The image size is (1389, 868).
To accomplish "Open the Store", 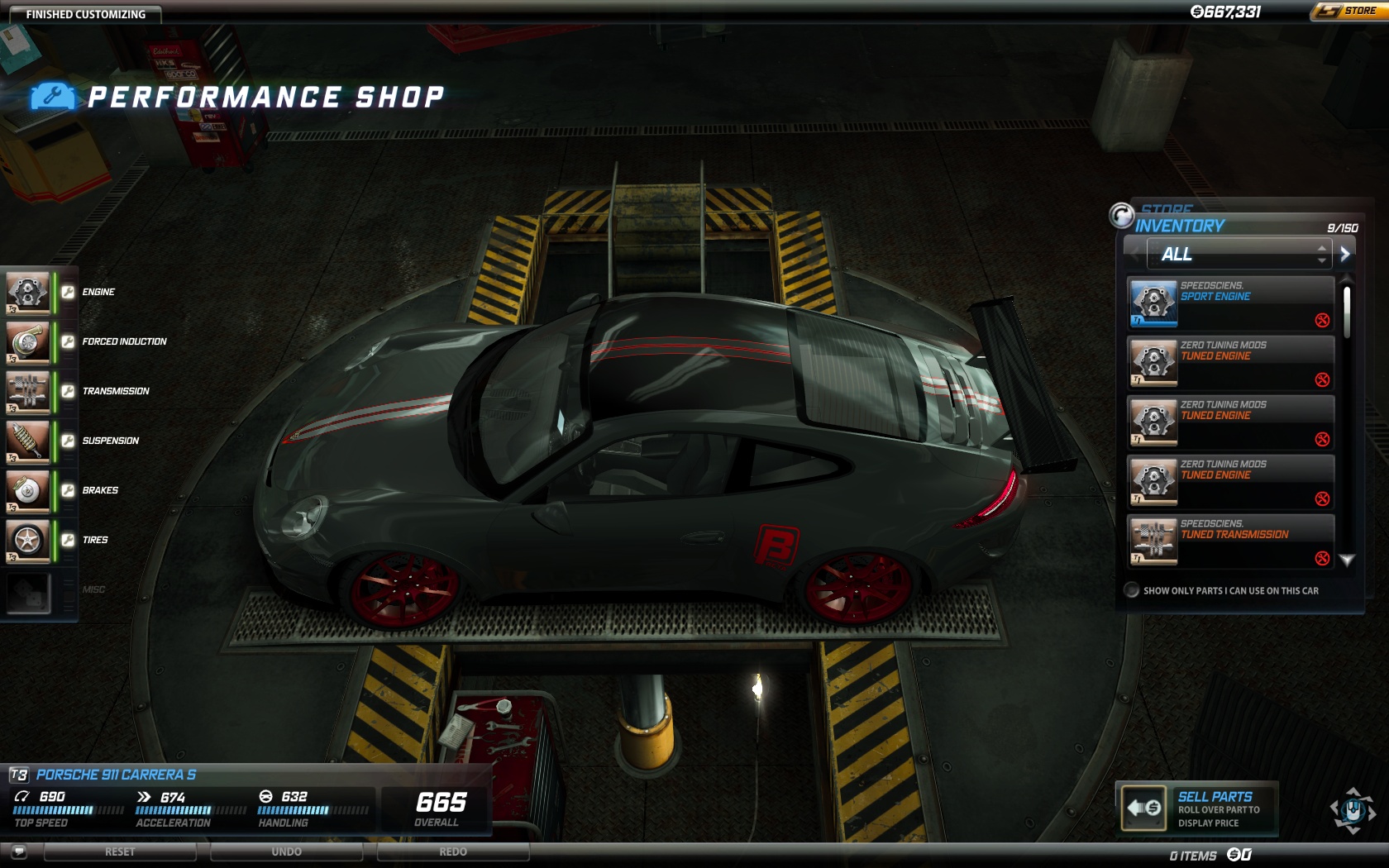I will [x=1349, y=12].
